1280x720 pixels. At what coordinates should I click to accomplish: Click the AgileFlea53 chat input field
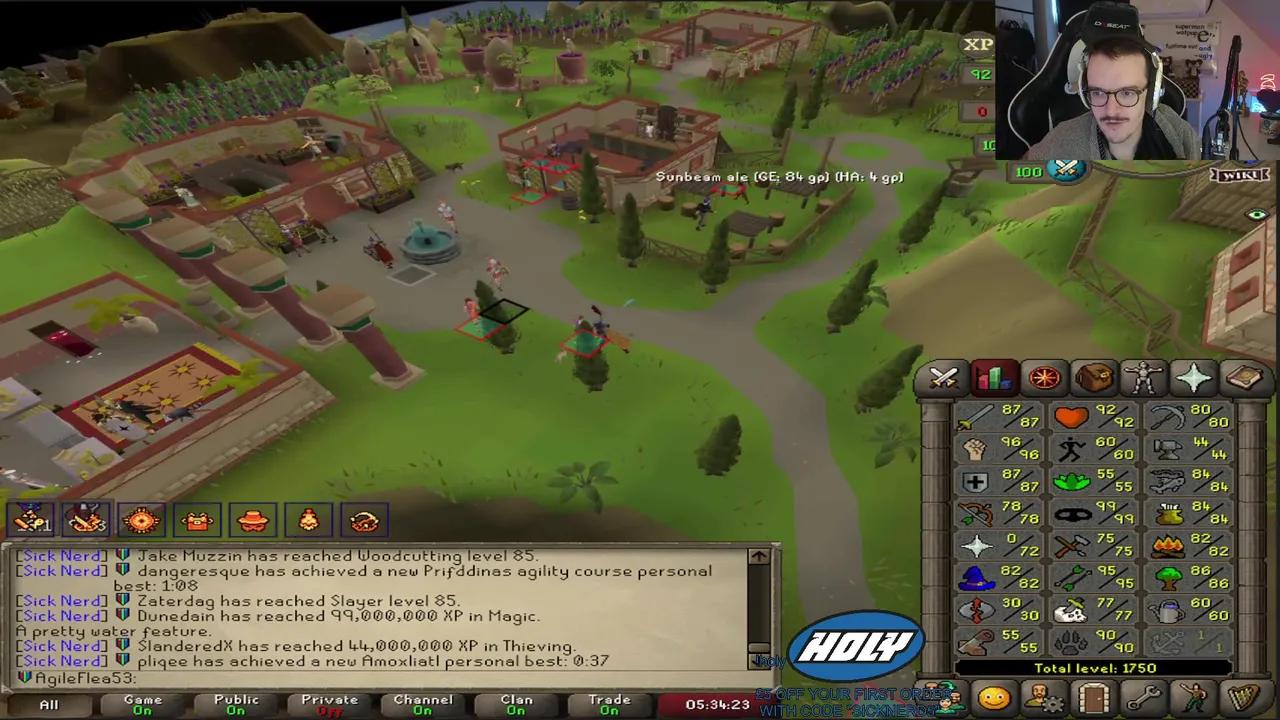point(200,678)
